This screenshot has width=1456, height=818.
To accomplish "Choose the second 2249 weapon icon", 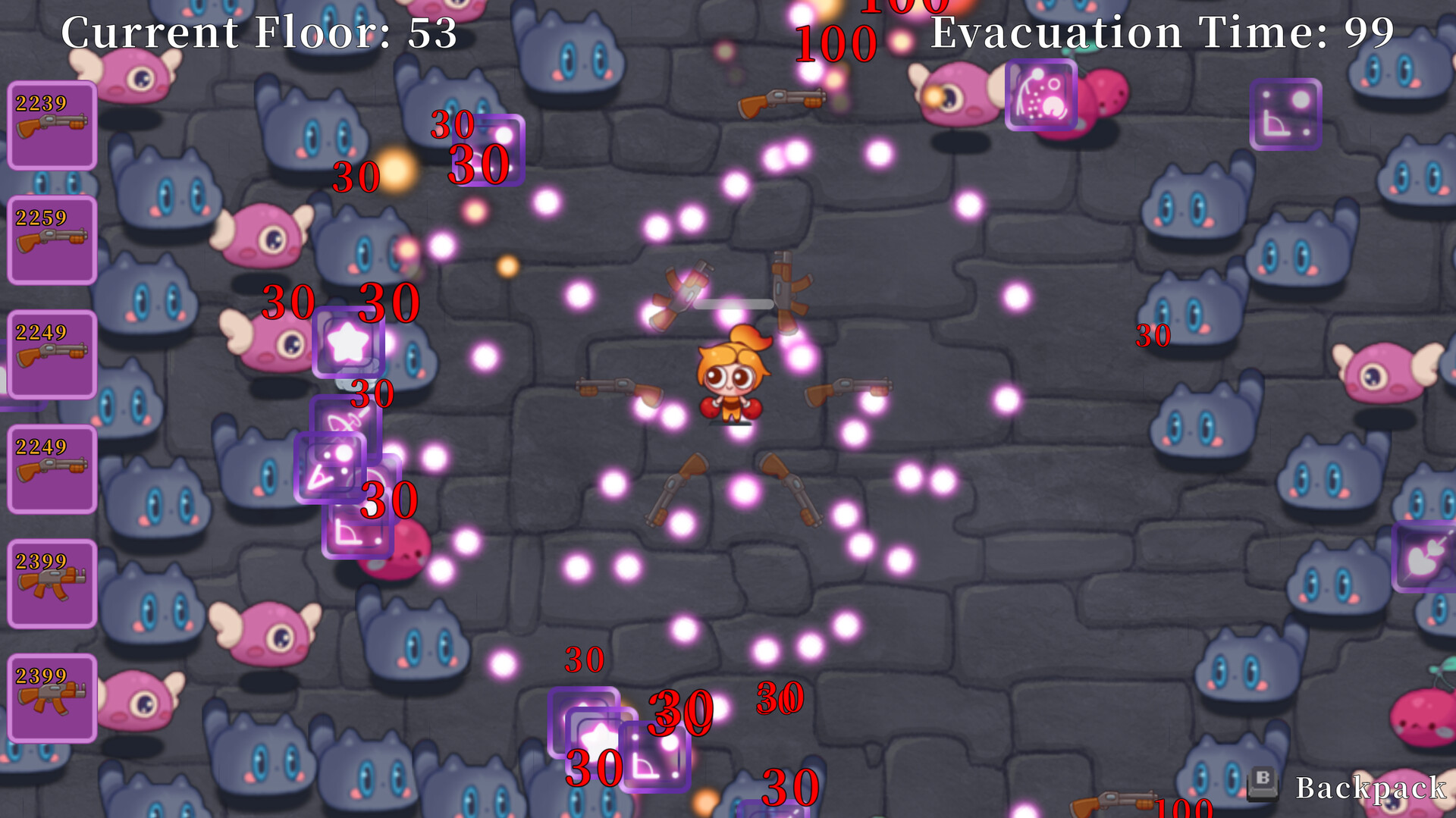I will tap(50, 468).
